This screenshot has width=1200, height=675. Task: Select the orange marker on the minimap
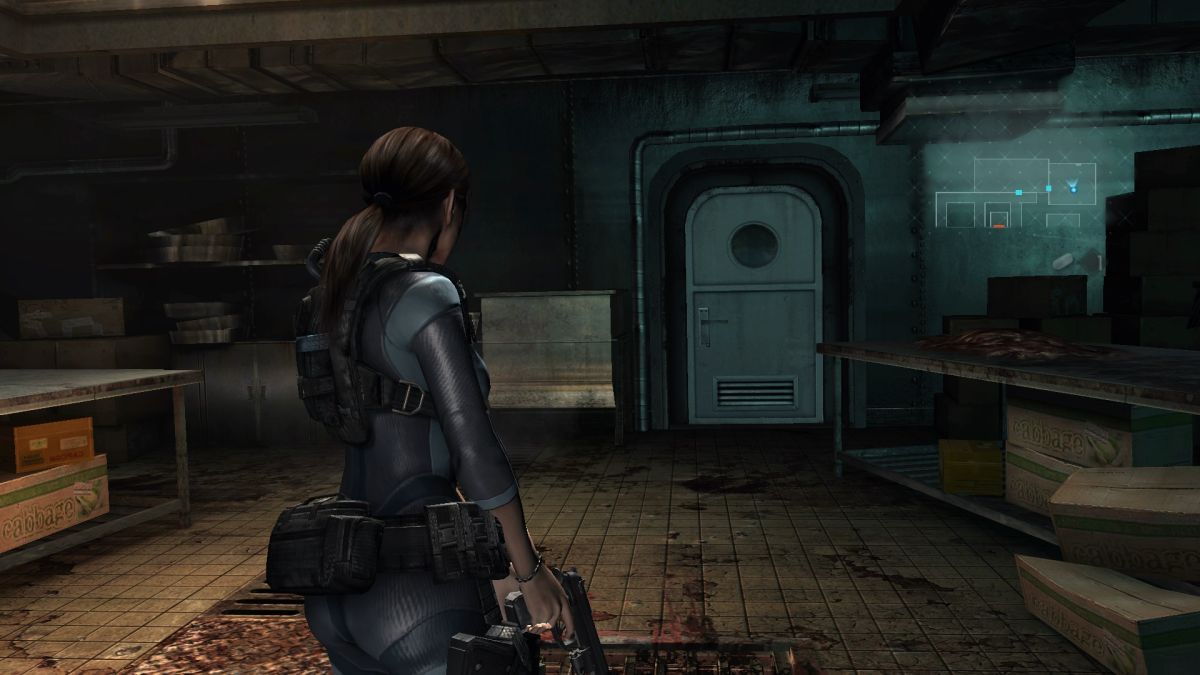click(998, 226)
